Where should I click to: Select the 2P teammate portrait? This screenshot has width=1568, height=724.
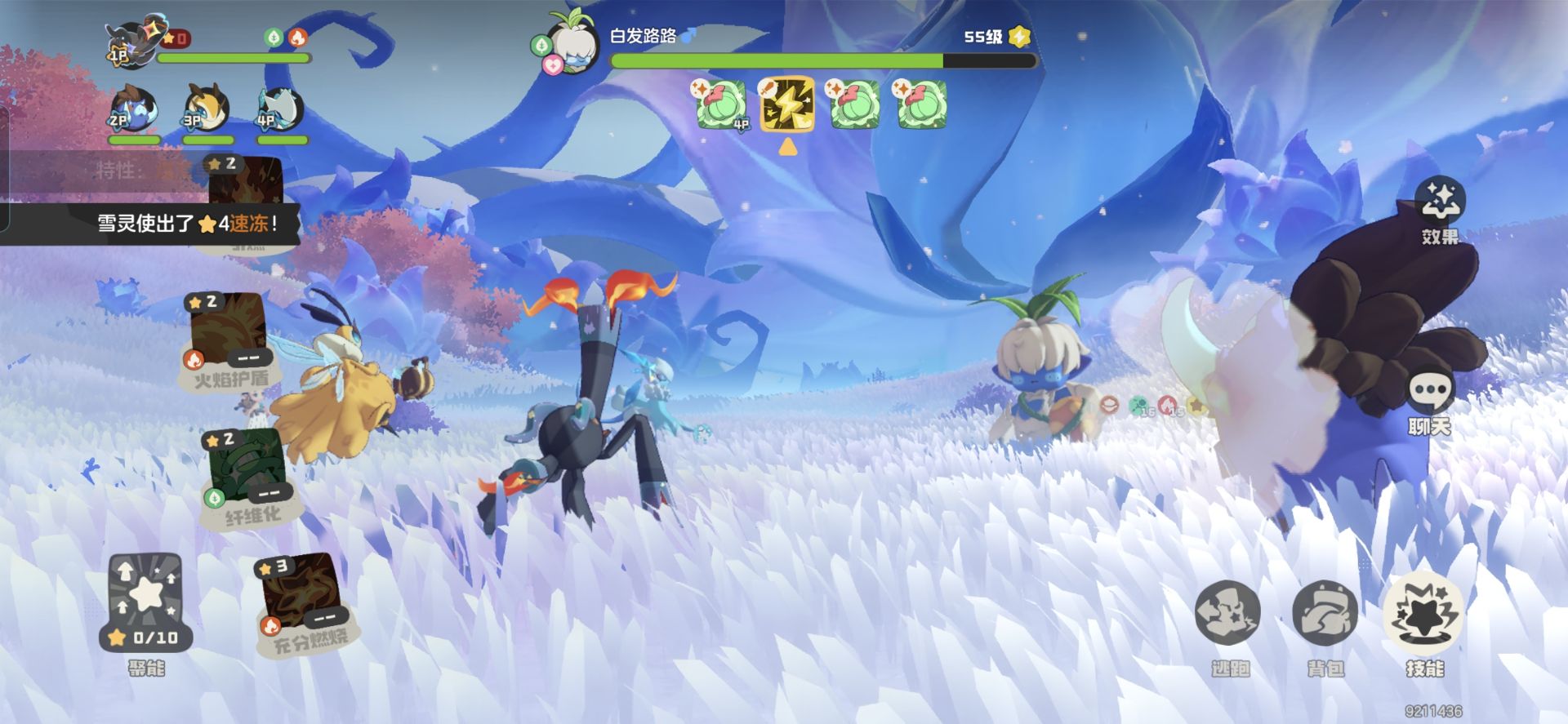pos(133,110)
